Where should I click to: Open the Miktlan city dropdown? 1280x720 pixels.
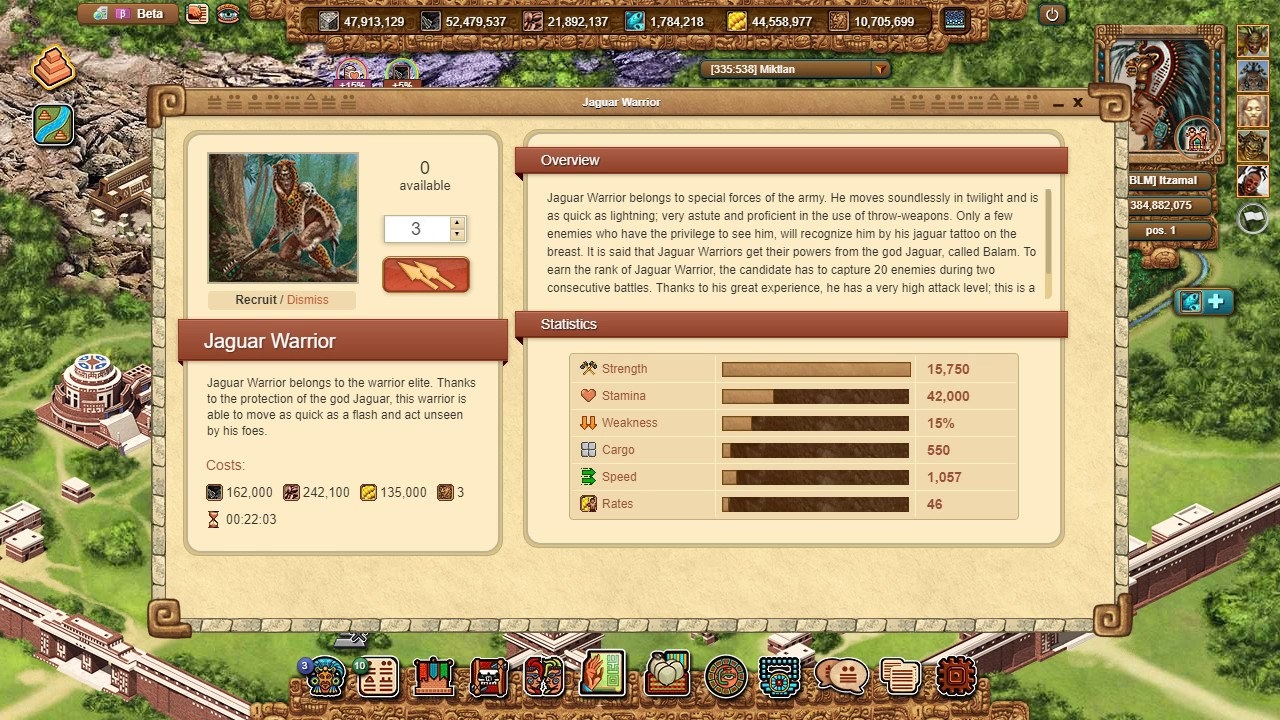click(x=880, y=69)
